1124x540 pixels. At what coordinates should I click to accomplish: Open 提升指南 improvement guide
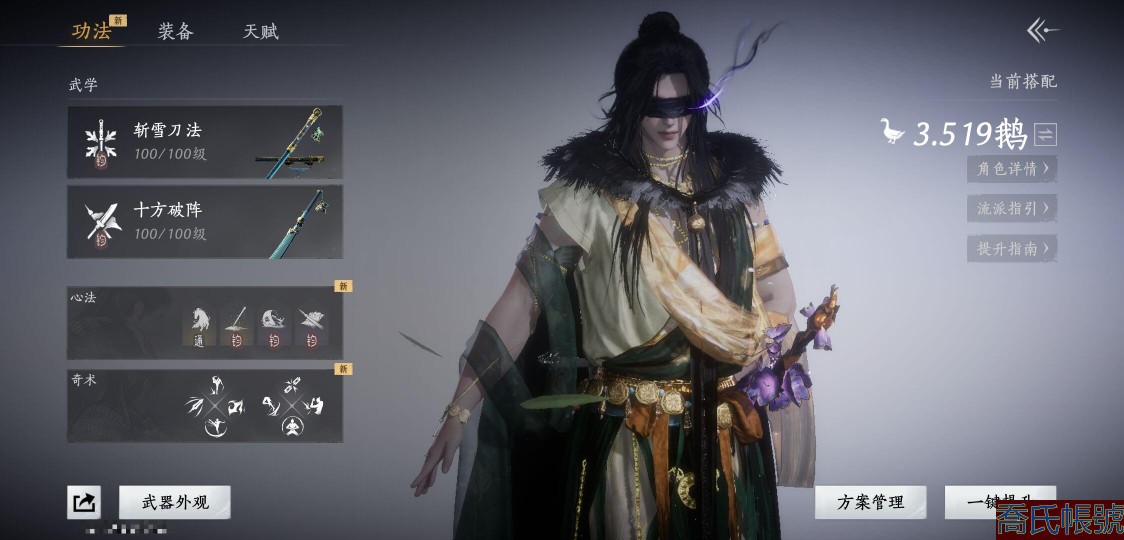click(1012, 248)
